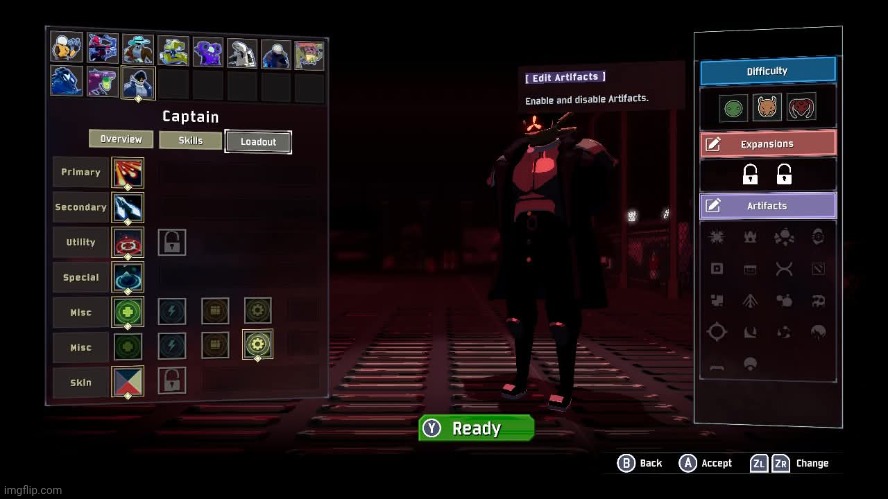The image size is (888, 499).
Task: Select the Loadout tab
Action: pyautogui.click(x=258, y=142)
